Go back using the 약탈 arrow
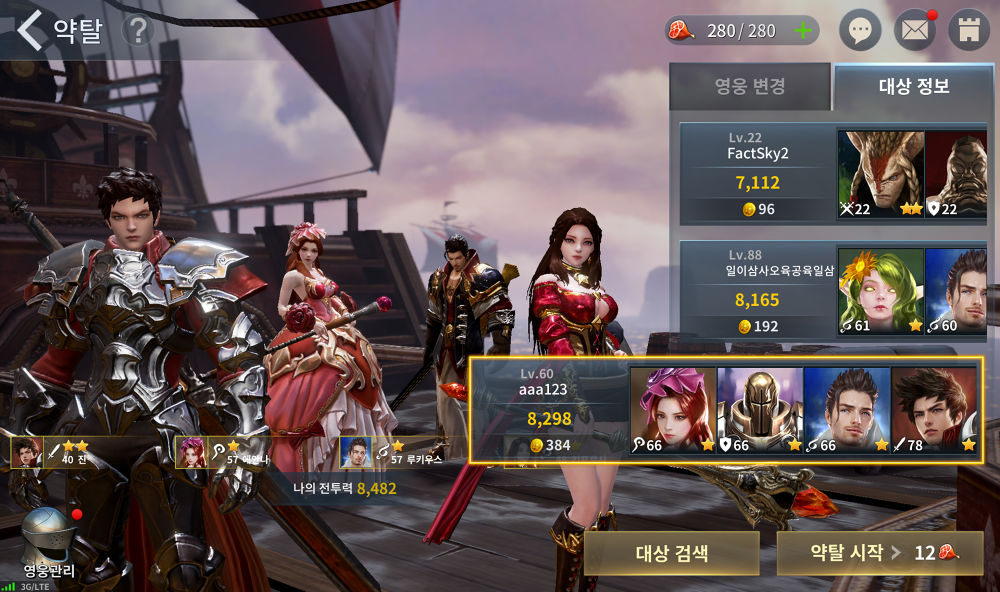1000x592 pixels. [x=32, y=30]
